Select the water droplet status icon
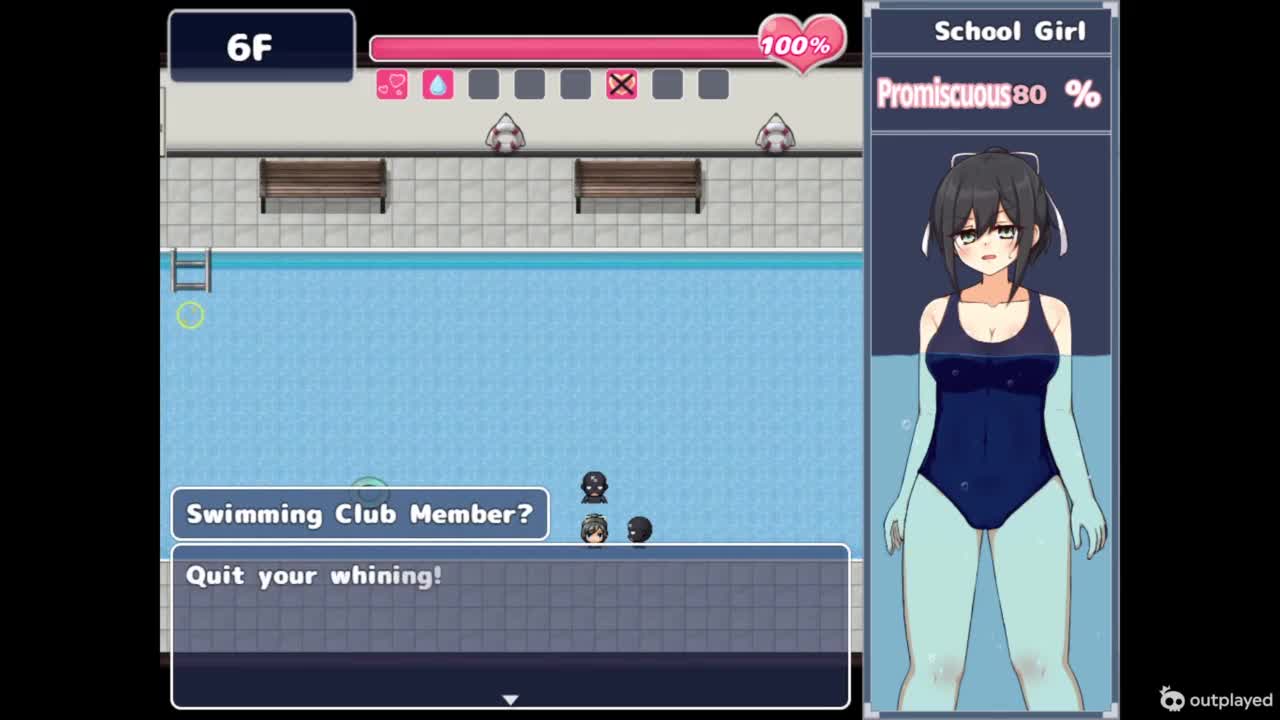The height and width of the screenshot is (720, 1280). (438, 85)
